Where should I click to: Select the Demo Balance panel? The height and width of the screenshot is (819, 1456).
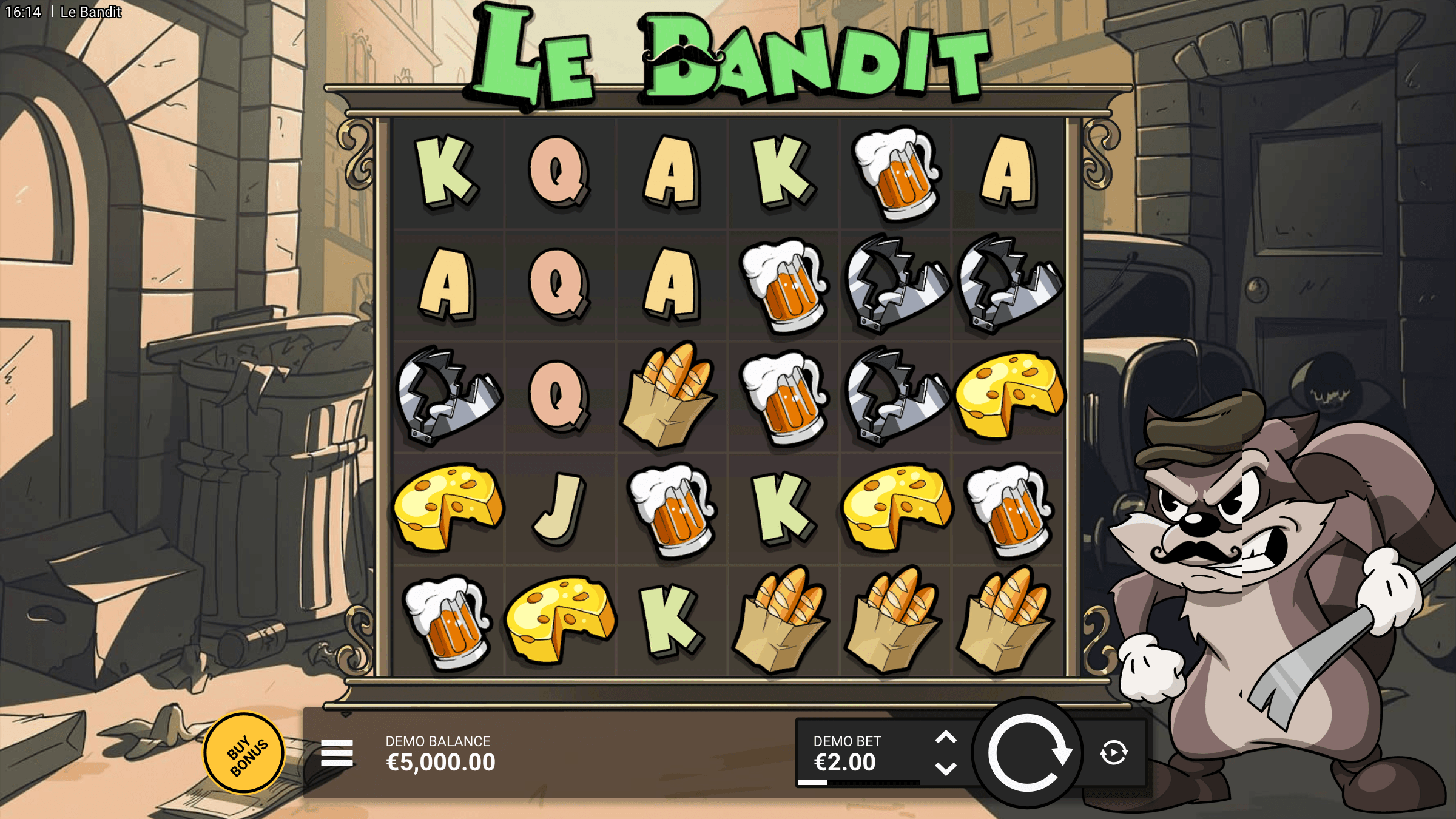(x=440, y=751)
